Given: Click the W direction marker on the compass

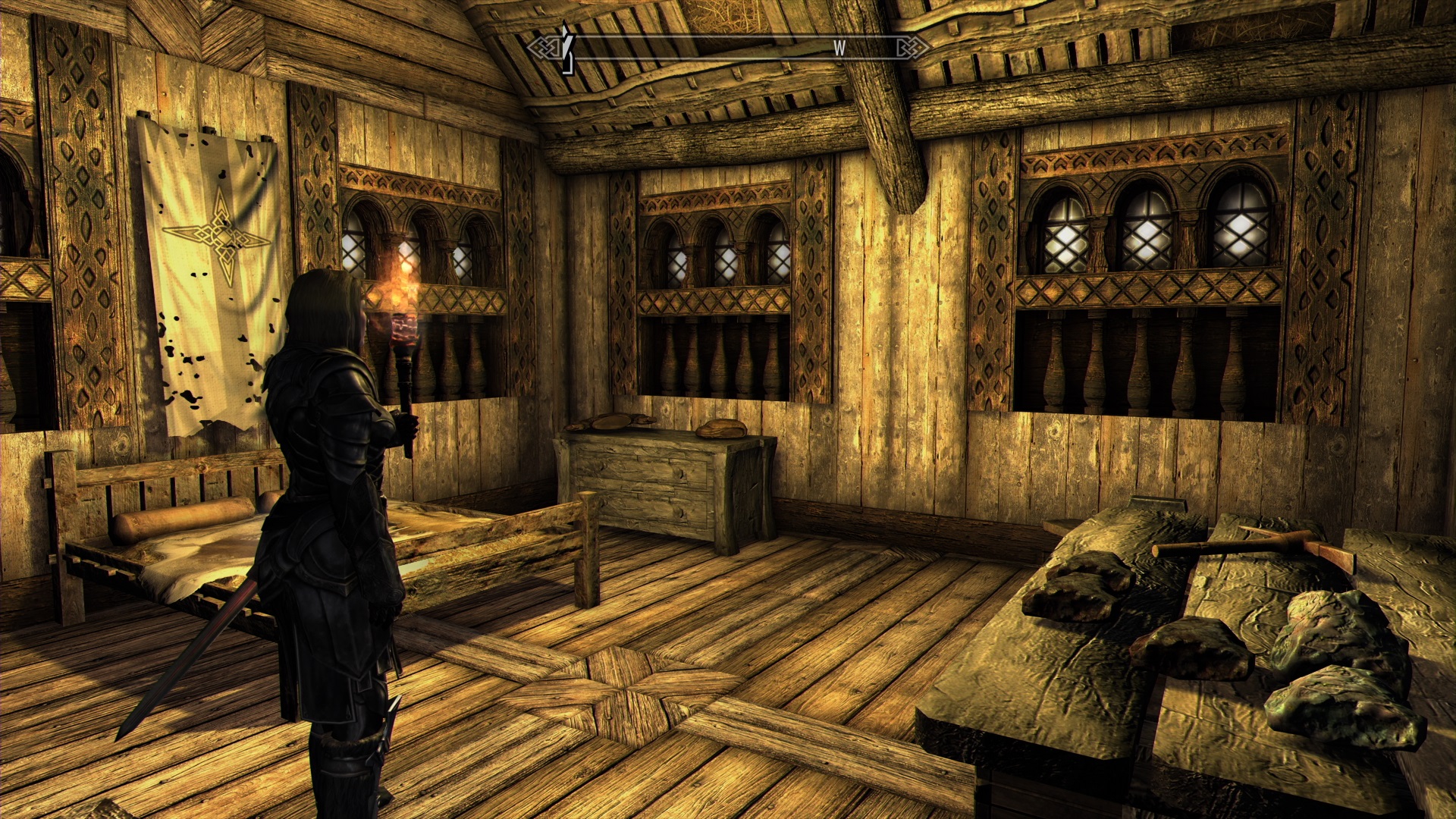Looking at the screenshot, I should tap(839, 48).
